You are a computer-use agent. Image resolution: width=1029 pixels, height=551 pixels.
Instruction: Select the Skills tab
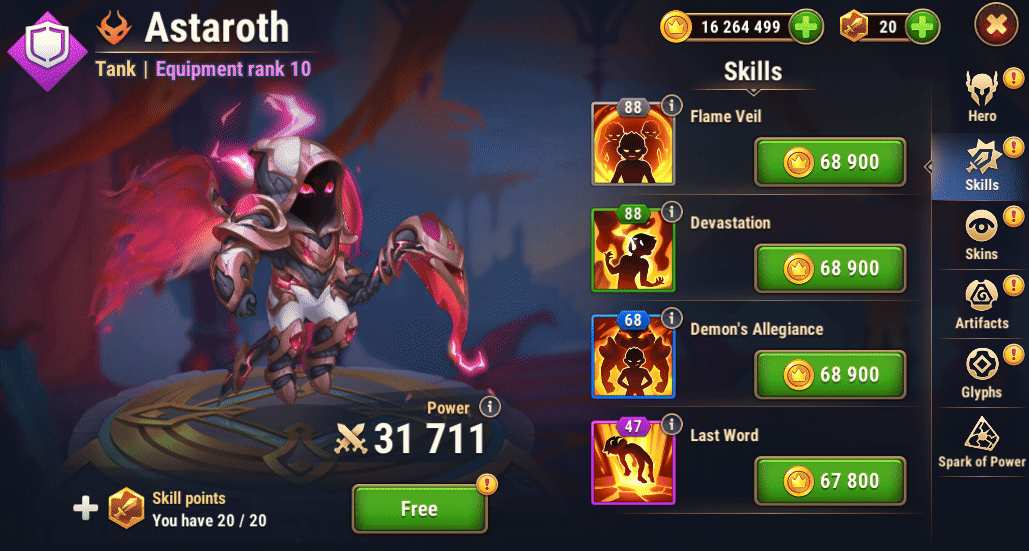tap(981, 165)
